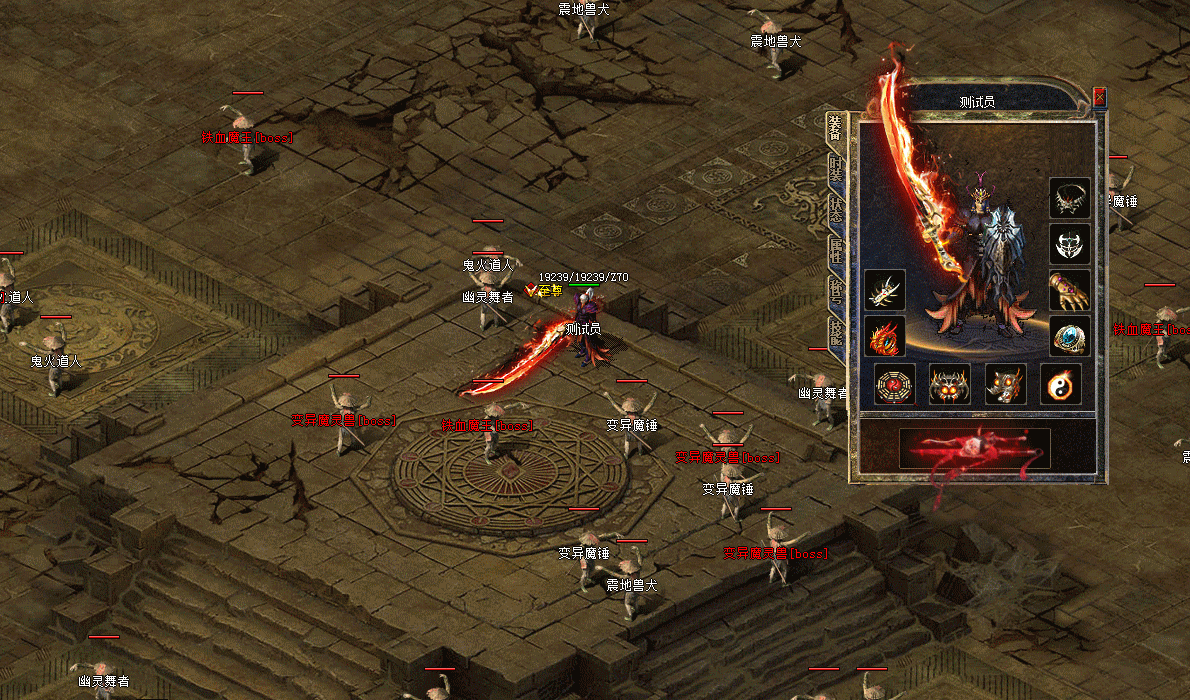Click the white mask medal slot
Image resolution: width=1190 pixels, height=700 pixels.
point(1069,244)
